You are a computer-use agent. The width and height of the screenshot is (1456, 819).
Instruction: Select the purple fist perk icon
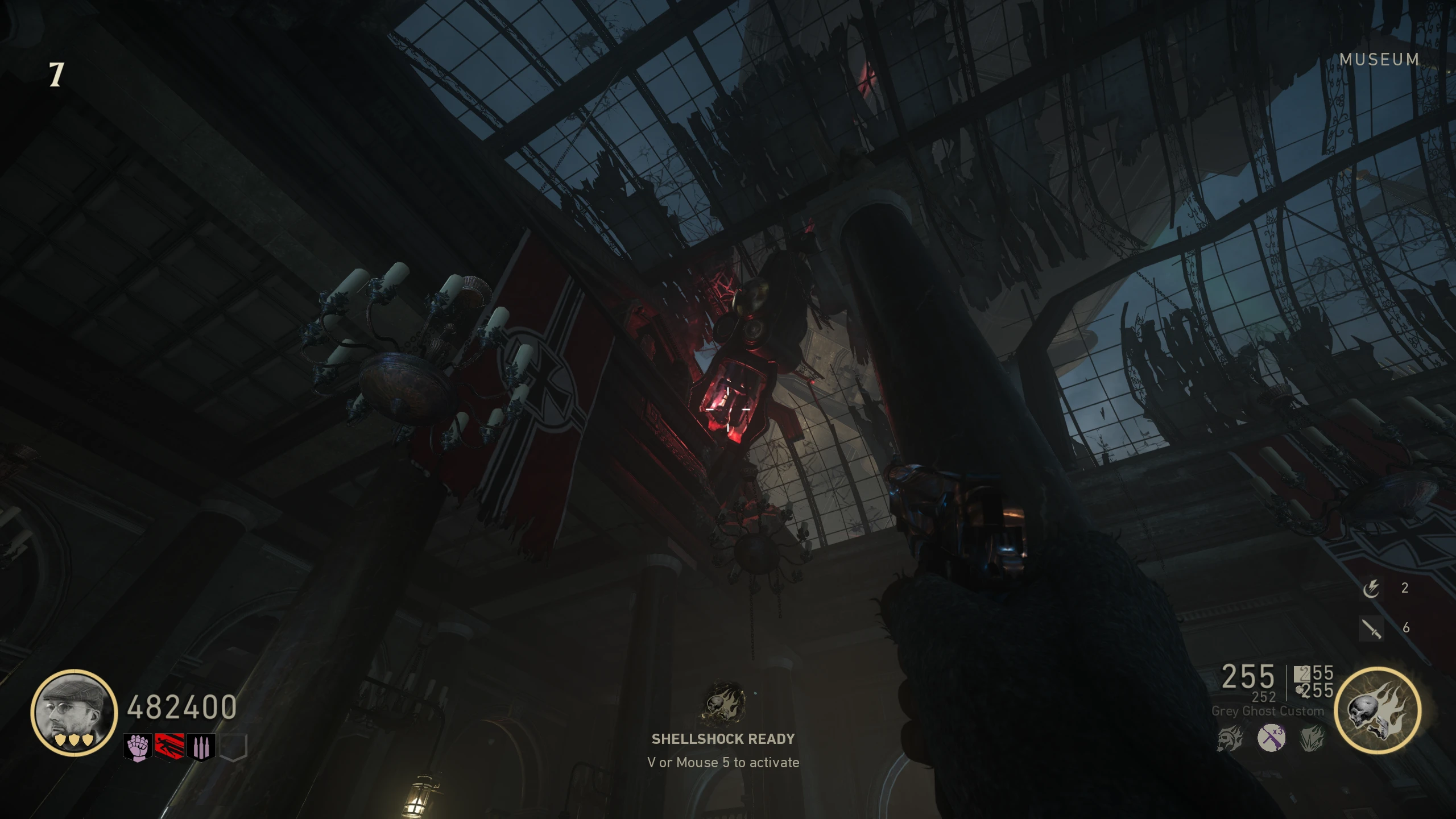coord(138,747)
